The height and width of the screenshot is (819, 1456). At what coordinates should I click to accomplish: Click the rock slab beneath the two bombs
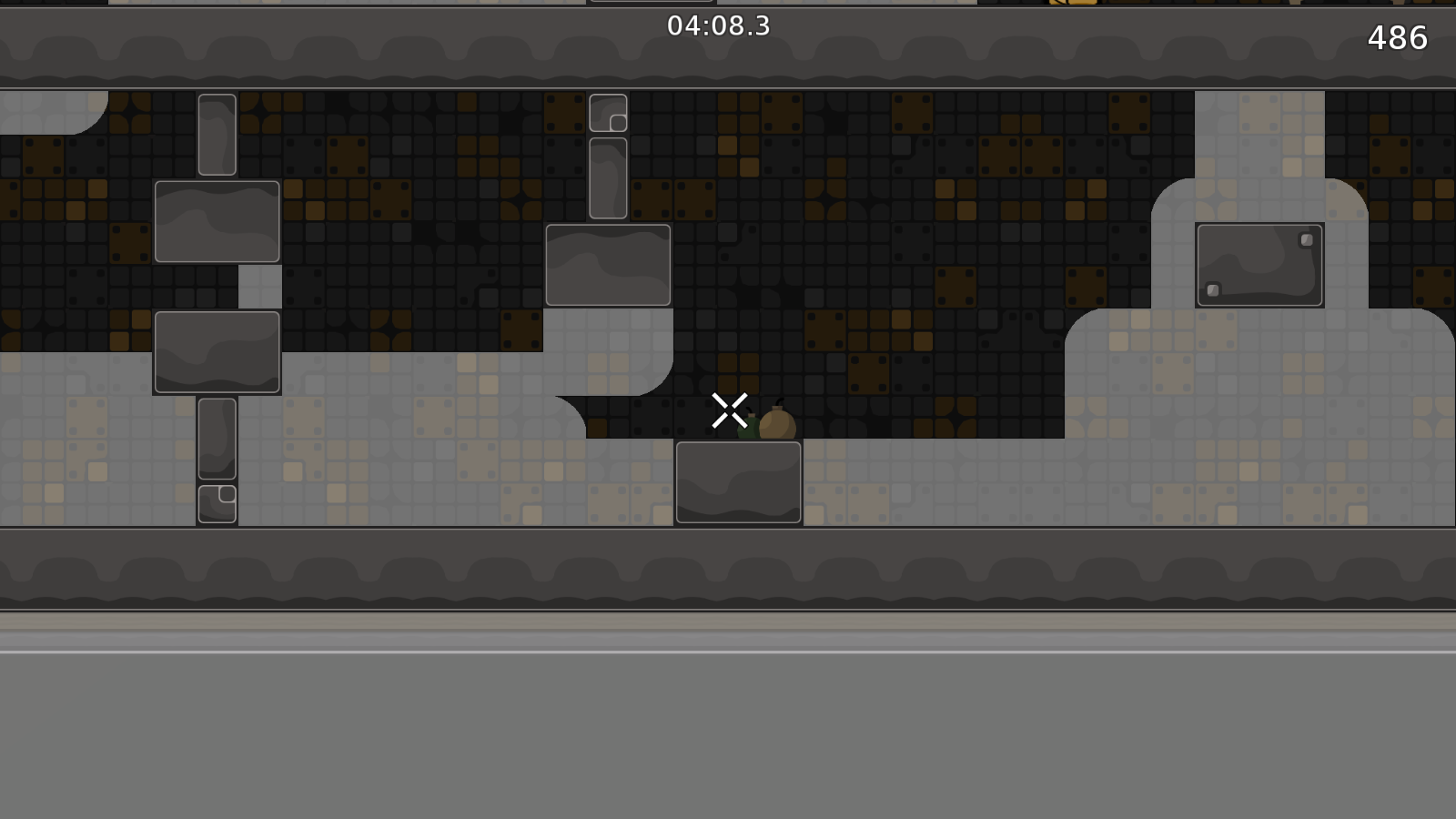tap(739, 482)
